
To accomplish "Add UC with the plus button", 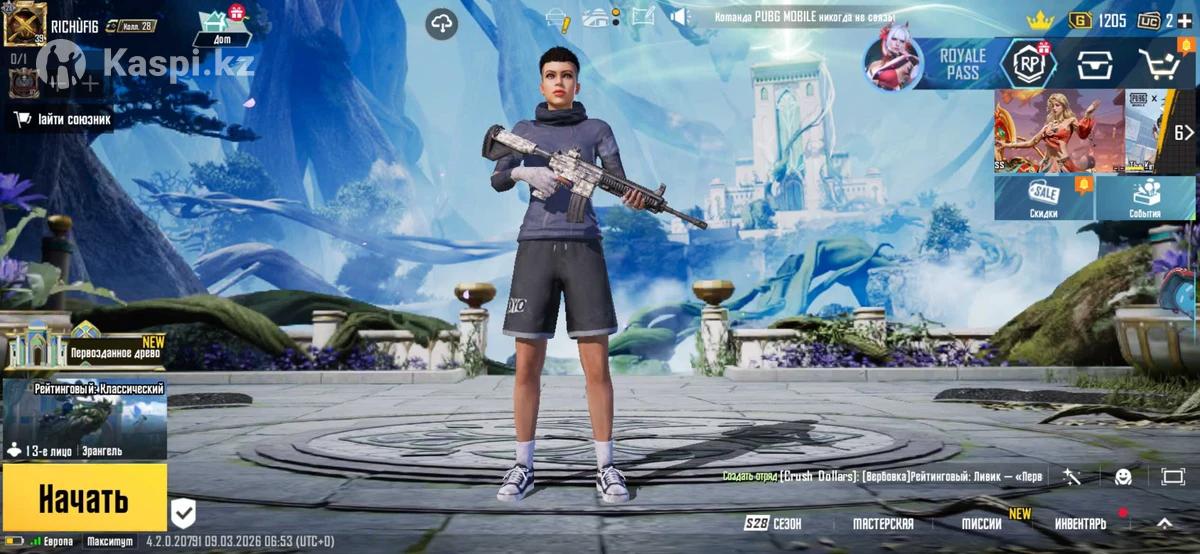I will click(x=1184, y=20).
